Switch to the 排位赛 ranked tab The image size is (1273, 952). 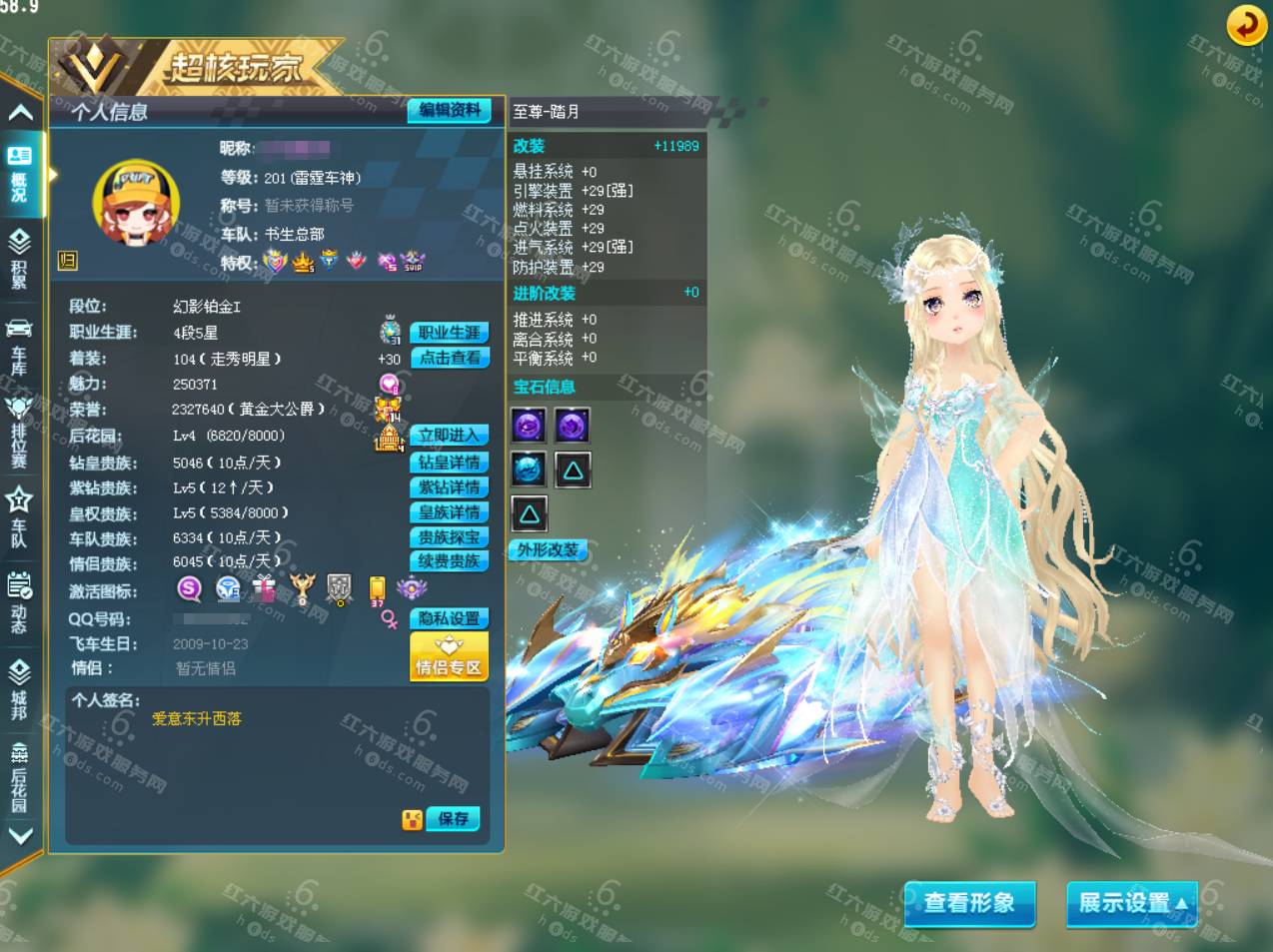(20, 432)
